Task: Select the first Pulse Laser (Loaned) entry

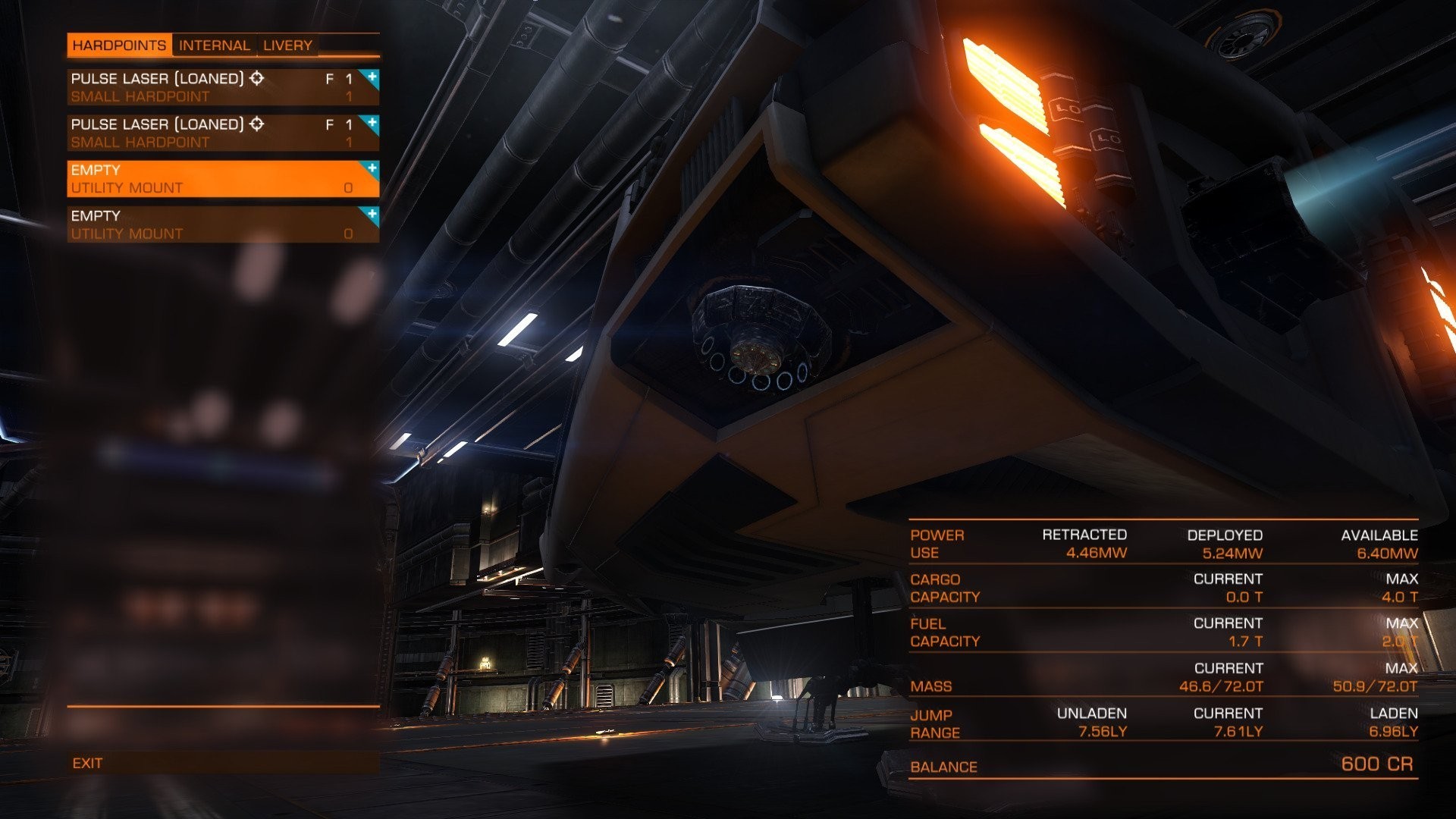Action: coord(190,85)
